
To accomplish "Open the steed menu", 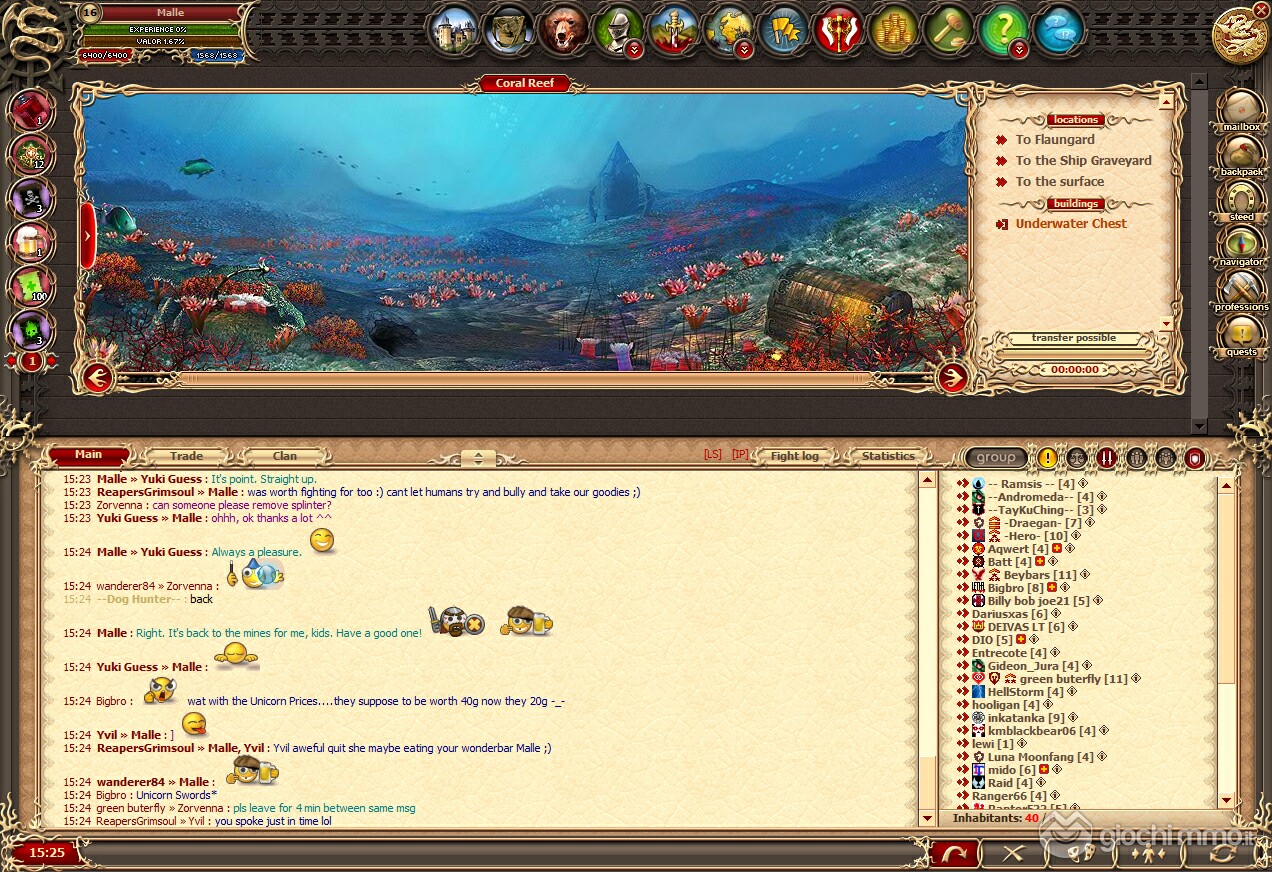I will pos(1241,199).
